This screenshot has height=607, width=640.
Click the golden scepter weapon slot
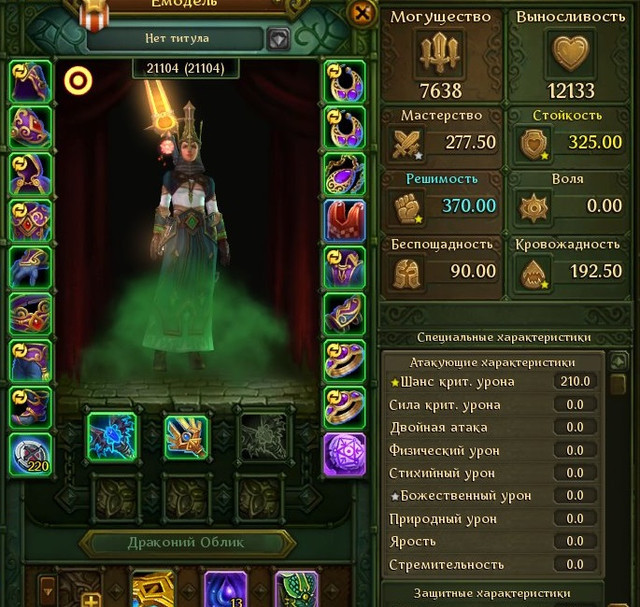pyautogui.click(x=187, y=437)
